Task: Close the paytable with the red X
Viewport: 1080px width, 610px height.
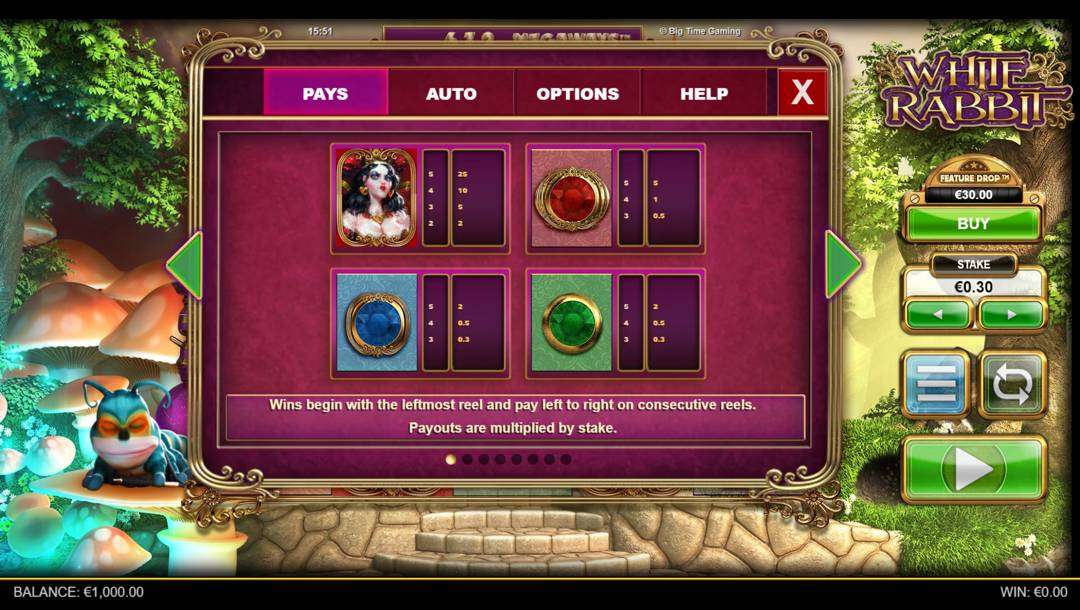Action: (x=802, y=93)
